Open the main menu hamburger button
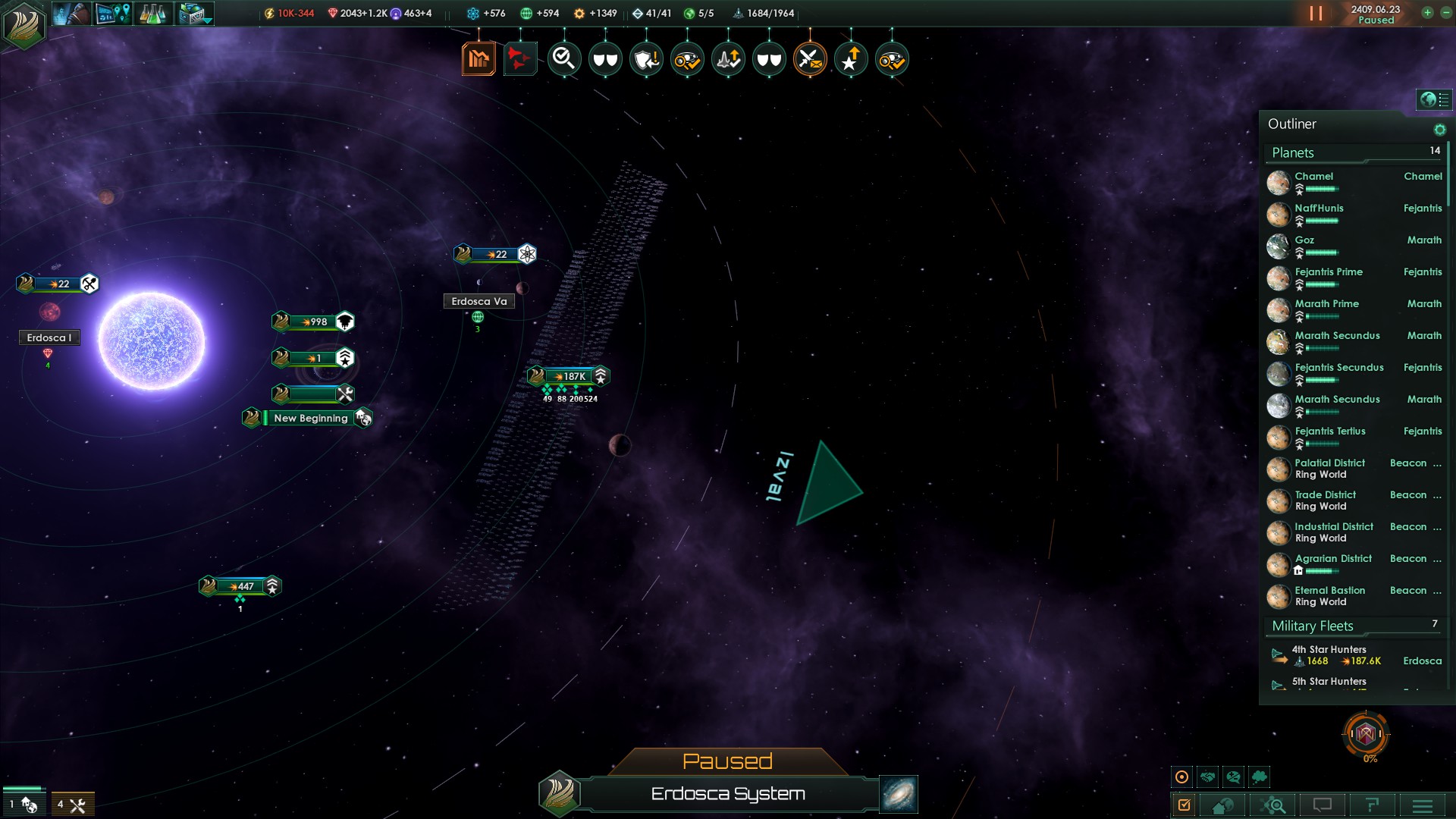The width and height of the screenshot is (1456, 819). (x=1423, y=805)
